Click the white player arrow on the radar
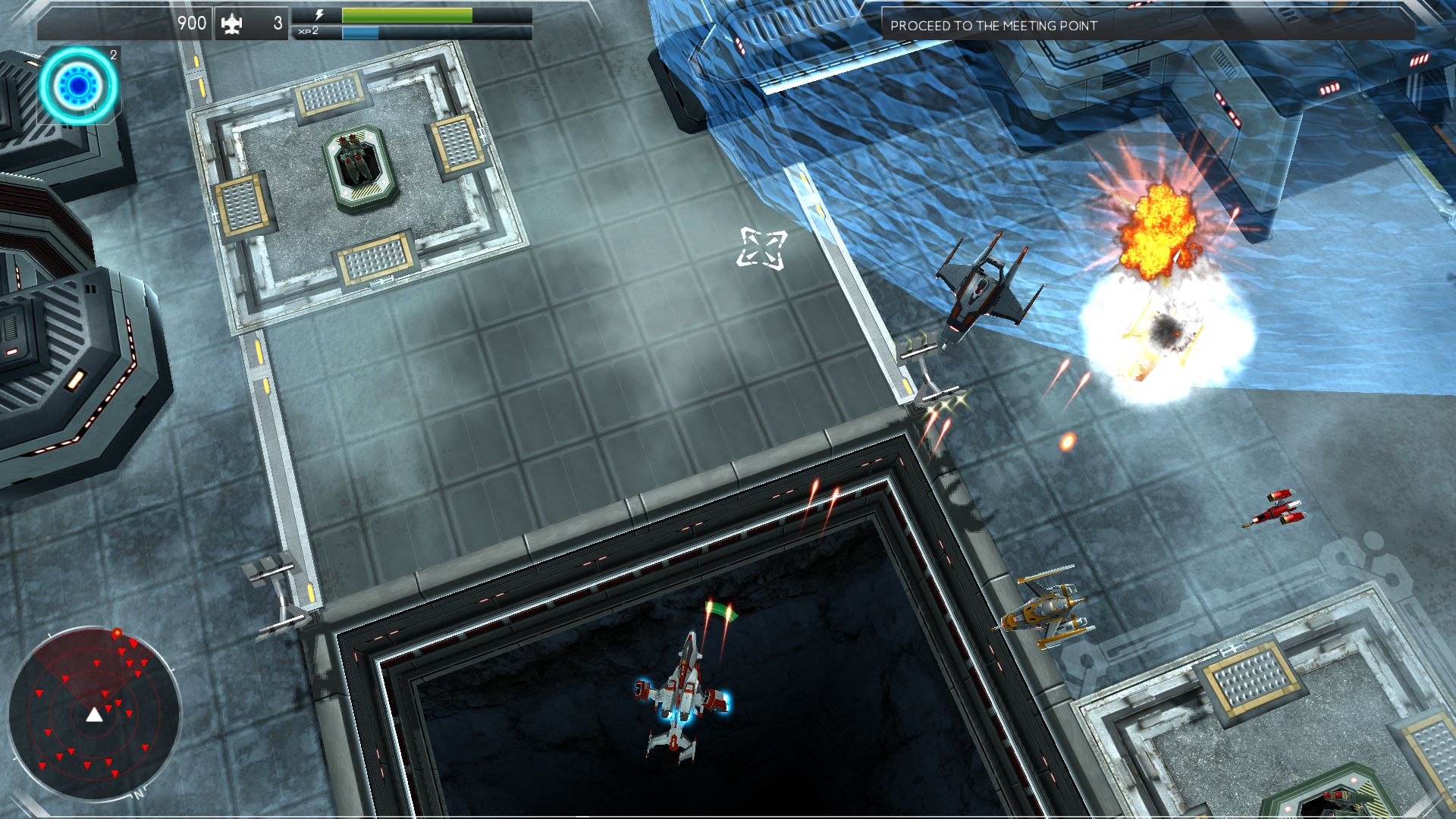Viewport: 1456px width, 819px height. pyautogui.click(x=93, y=717)
